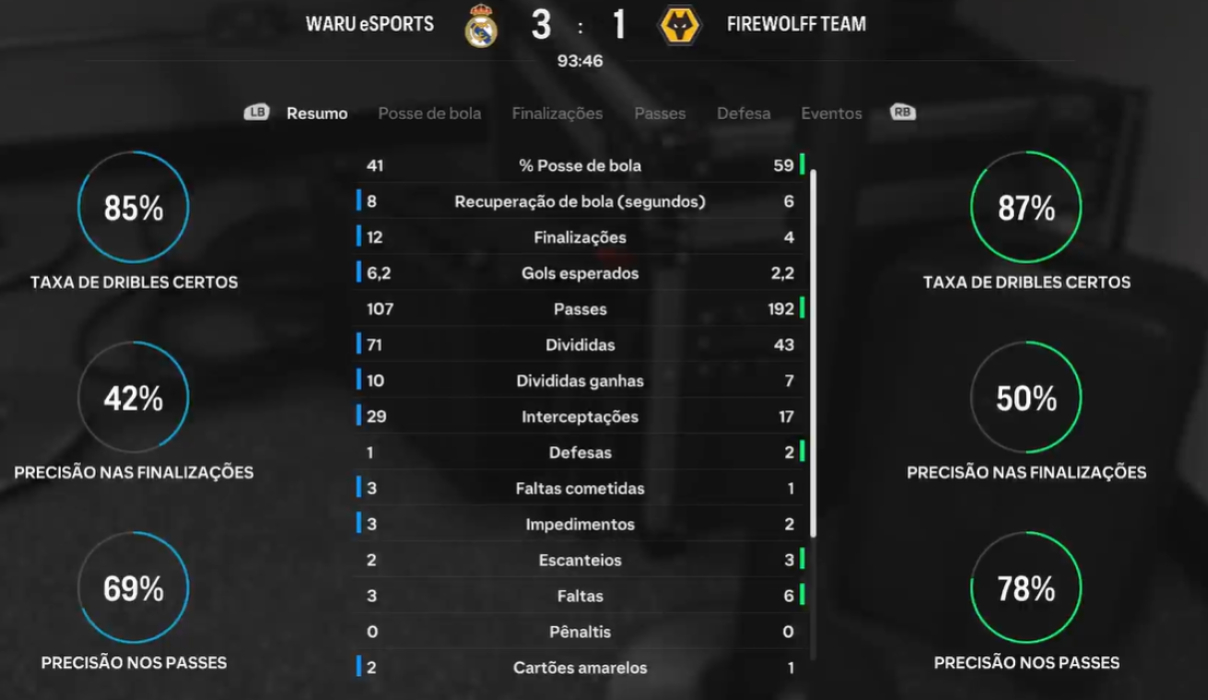Open the Posse de bola tab
Image resolution: width=1208 pixels, height=700 pixels.
(x=429, y=114)
